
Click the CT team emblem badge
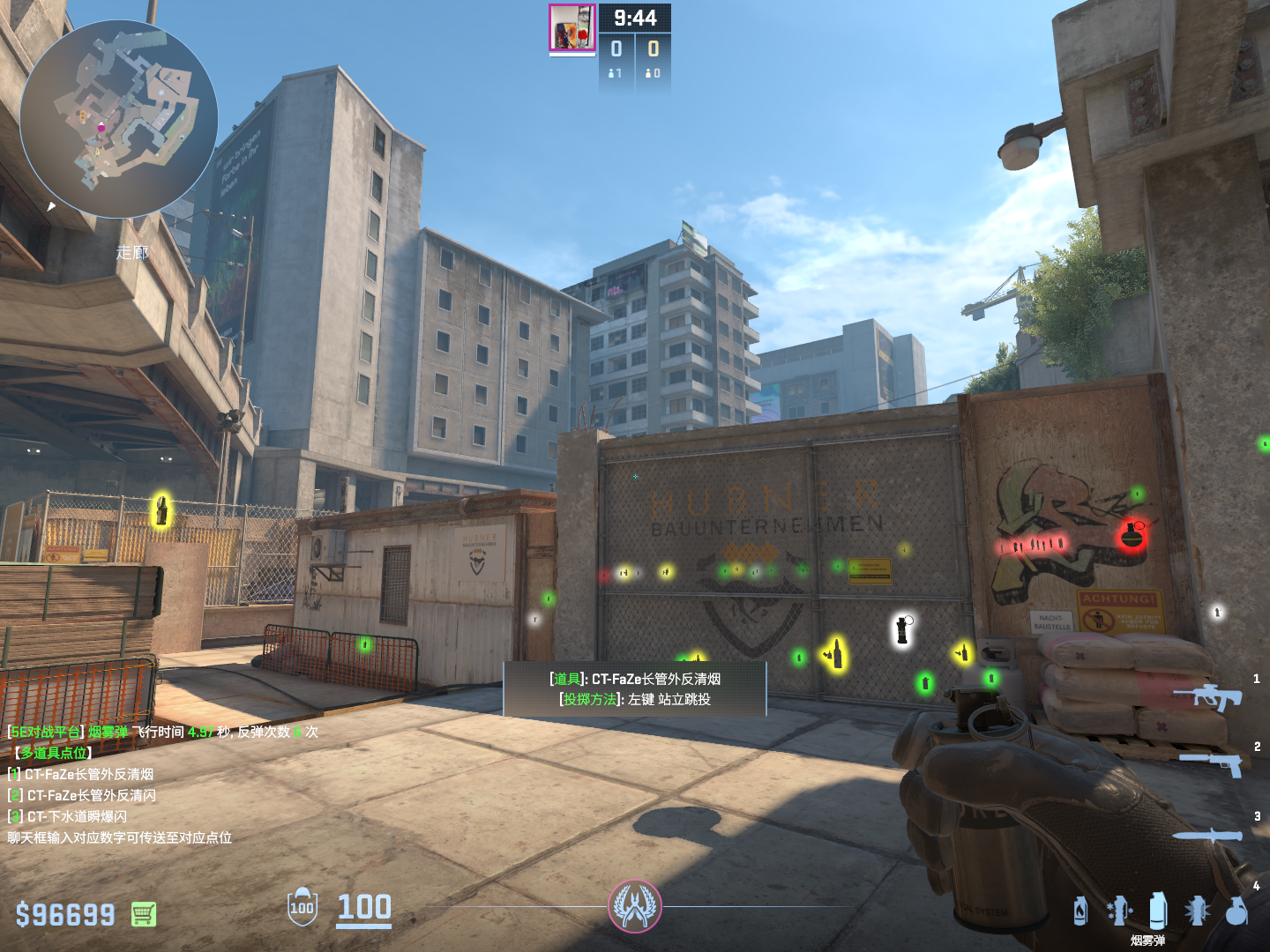point(634,906)
